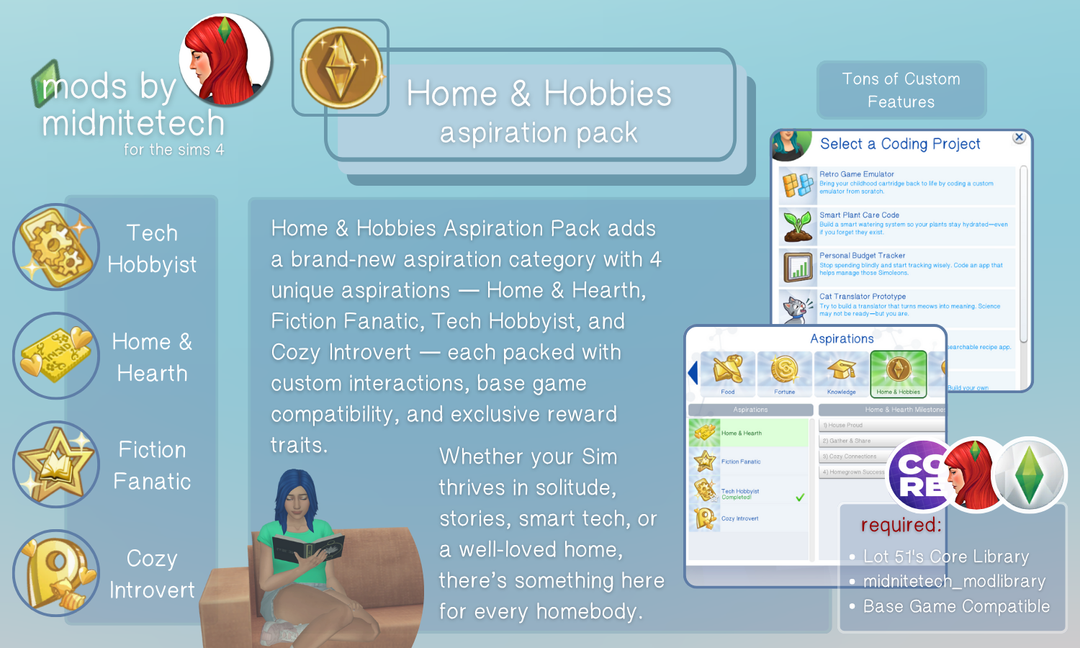Select the Personal Budget Tracker project

click(896, 268)
